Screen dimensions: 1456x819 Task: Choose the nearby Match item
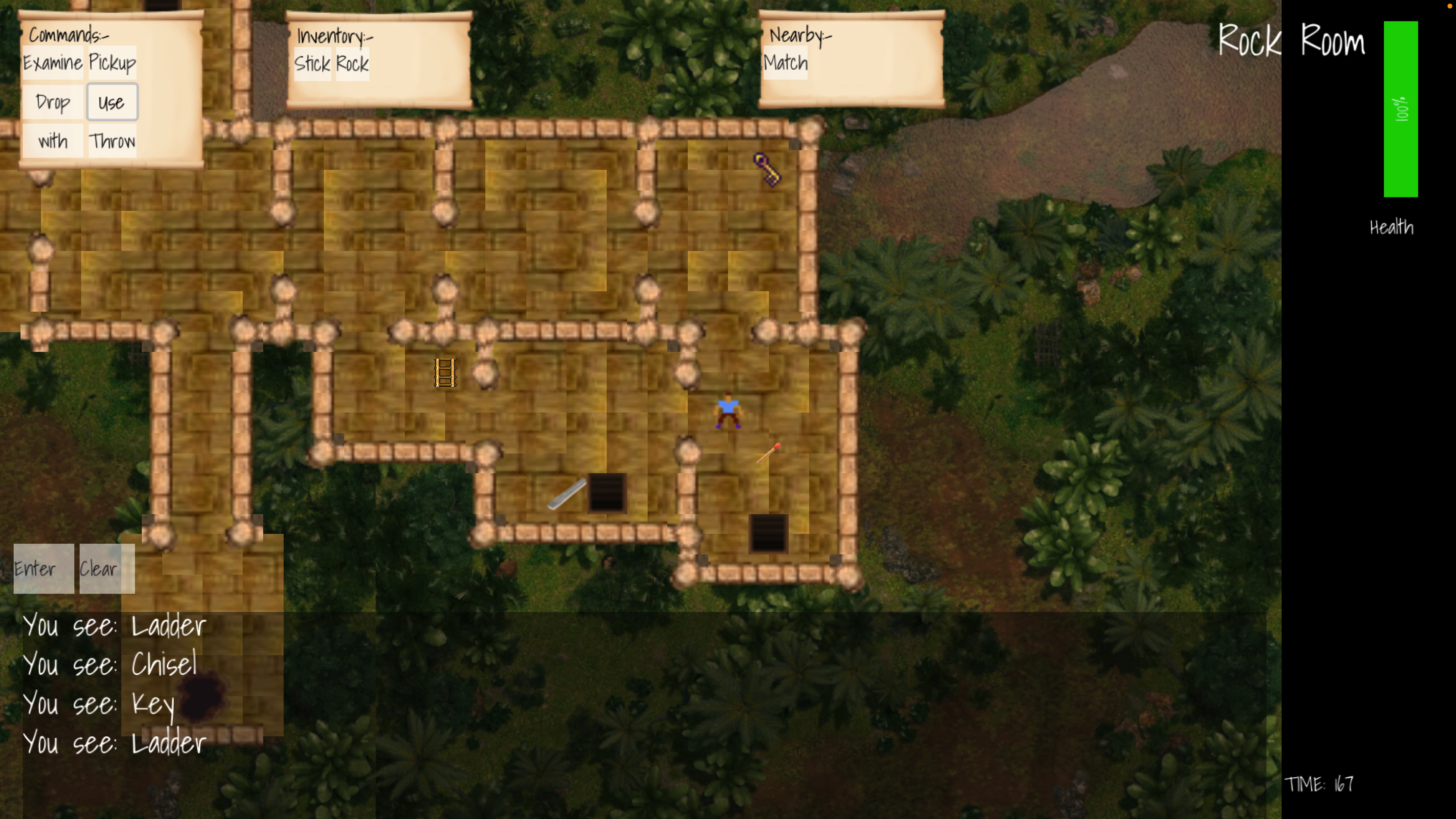(x=785, y=63)
